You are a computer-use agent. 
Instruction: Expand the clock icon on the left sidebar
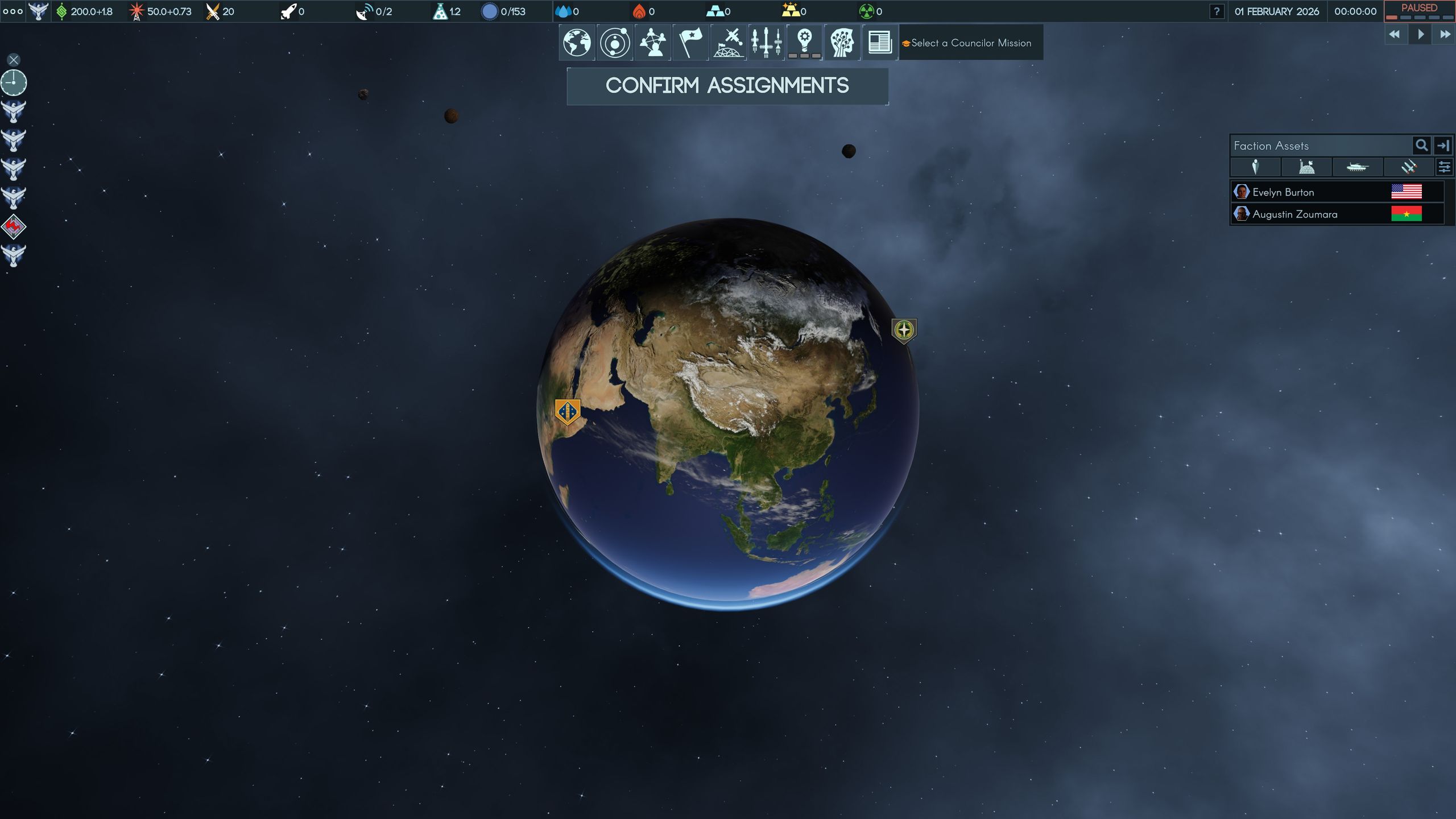pyautogui.click(x=13, y=82)
